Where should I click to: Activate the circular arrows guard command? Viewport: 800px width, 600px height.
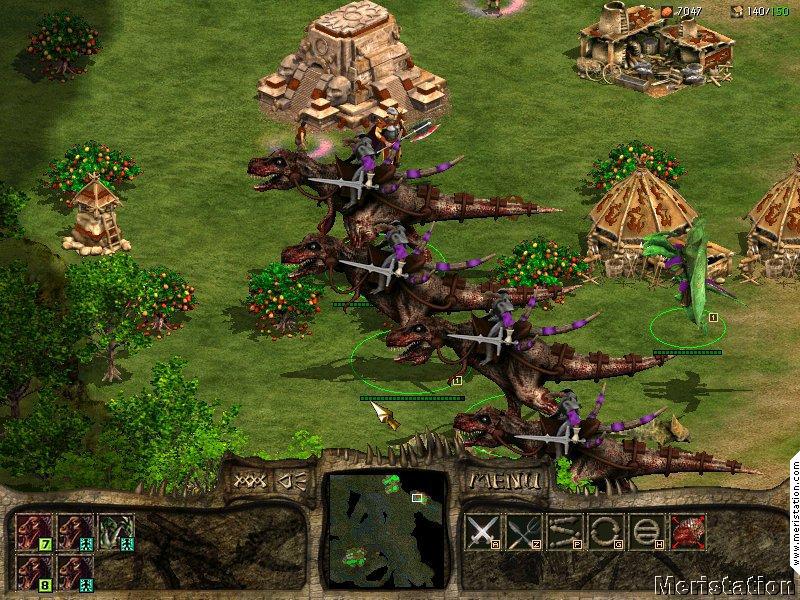tap(605, 531)
